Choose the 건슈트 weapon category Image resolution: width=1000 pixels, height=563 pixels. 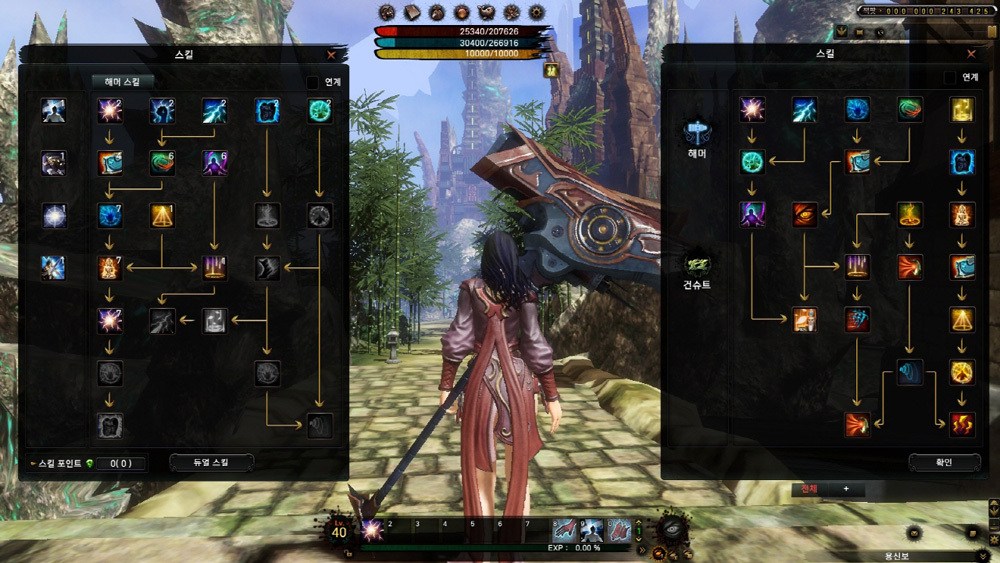697,266
